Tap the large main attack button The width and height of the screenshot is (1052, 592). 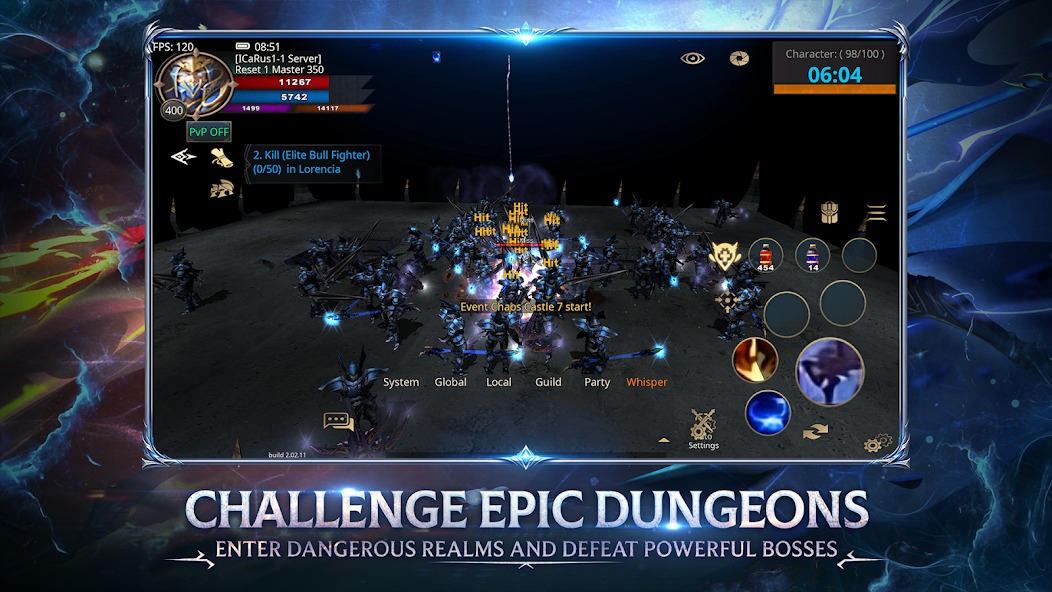click(829, 371)
